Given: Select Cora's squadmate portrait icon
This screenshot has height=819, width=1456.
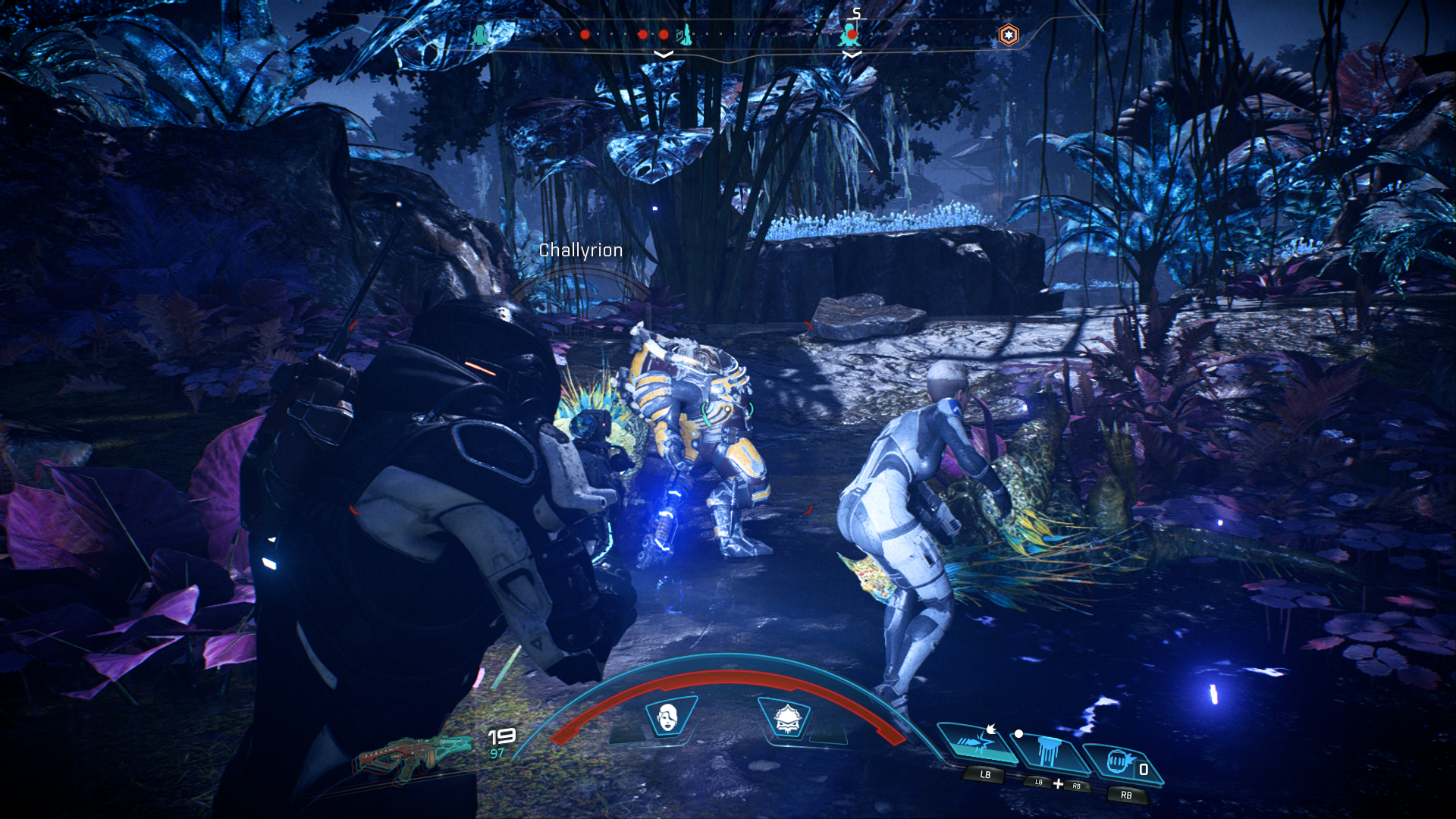Looking at the screenshot, I should [665, 715].
